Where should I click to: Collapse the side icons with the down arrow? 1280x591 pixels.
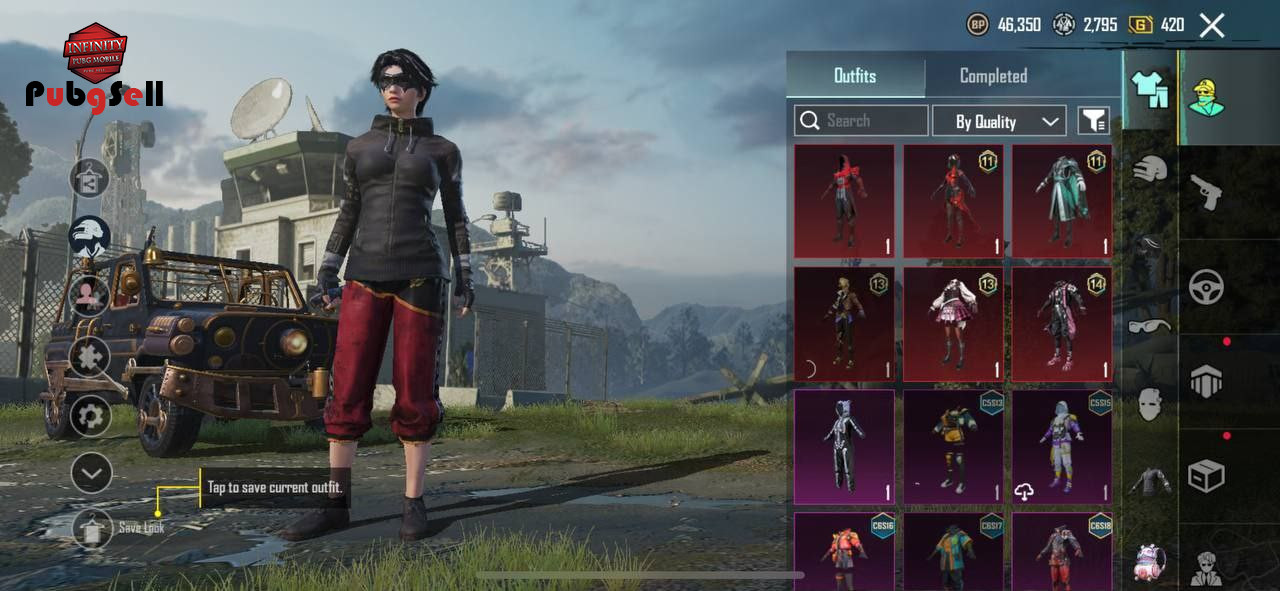pyautogui.click(x=91, y=473)
